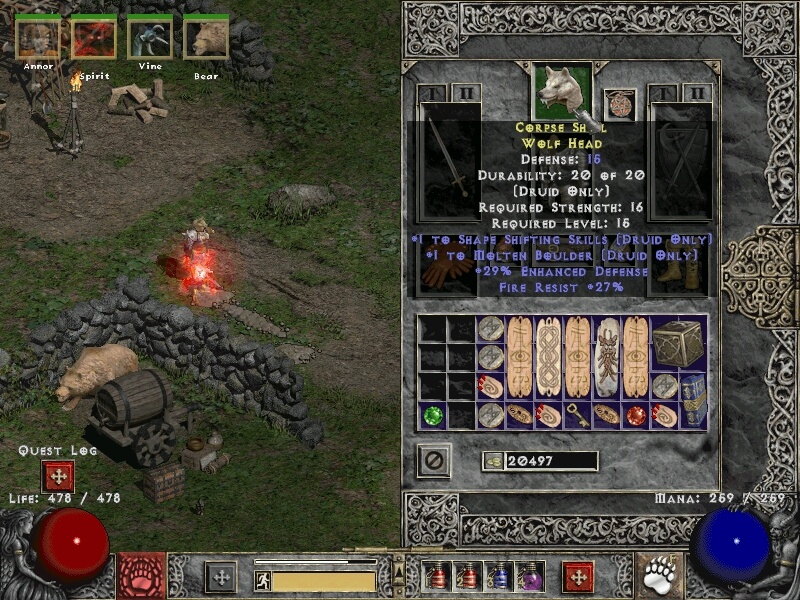
Task: Open the Quest Log button
Action: [x=58, y=476]
